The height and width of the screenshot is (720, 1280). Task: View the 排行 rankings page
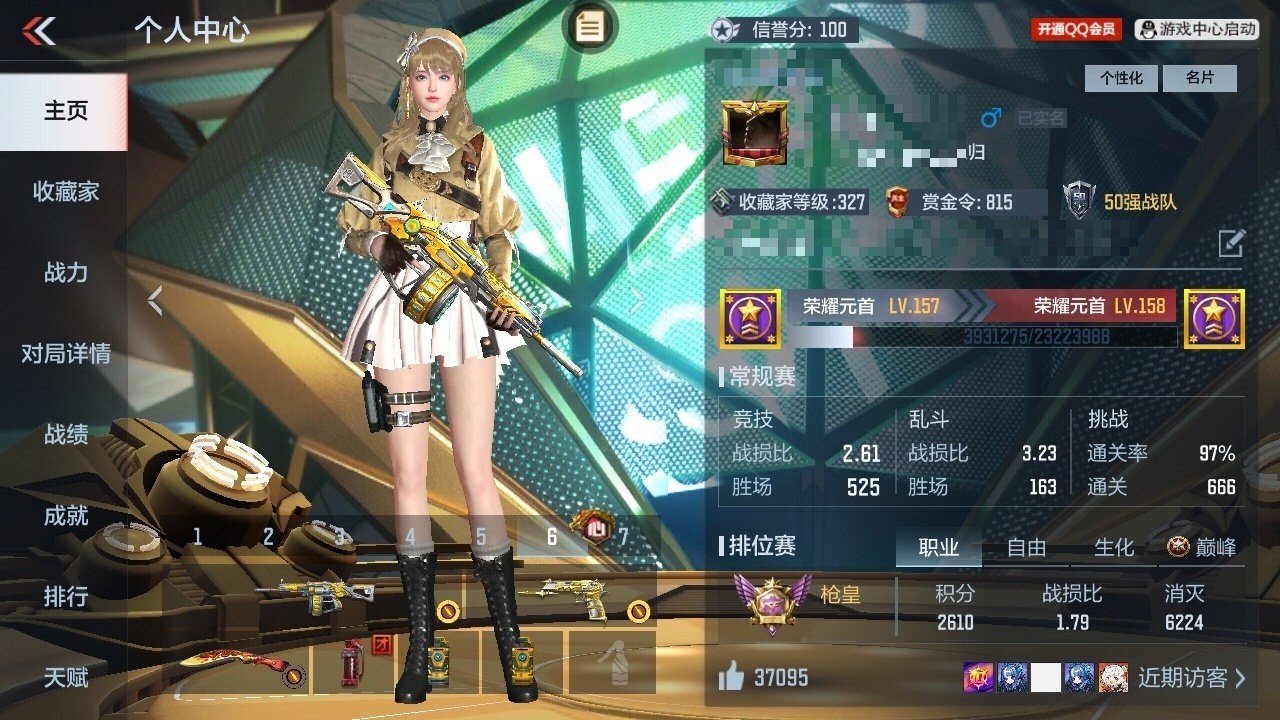(x=65, y=596)
